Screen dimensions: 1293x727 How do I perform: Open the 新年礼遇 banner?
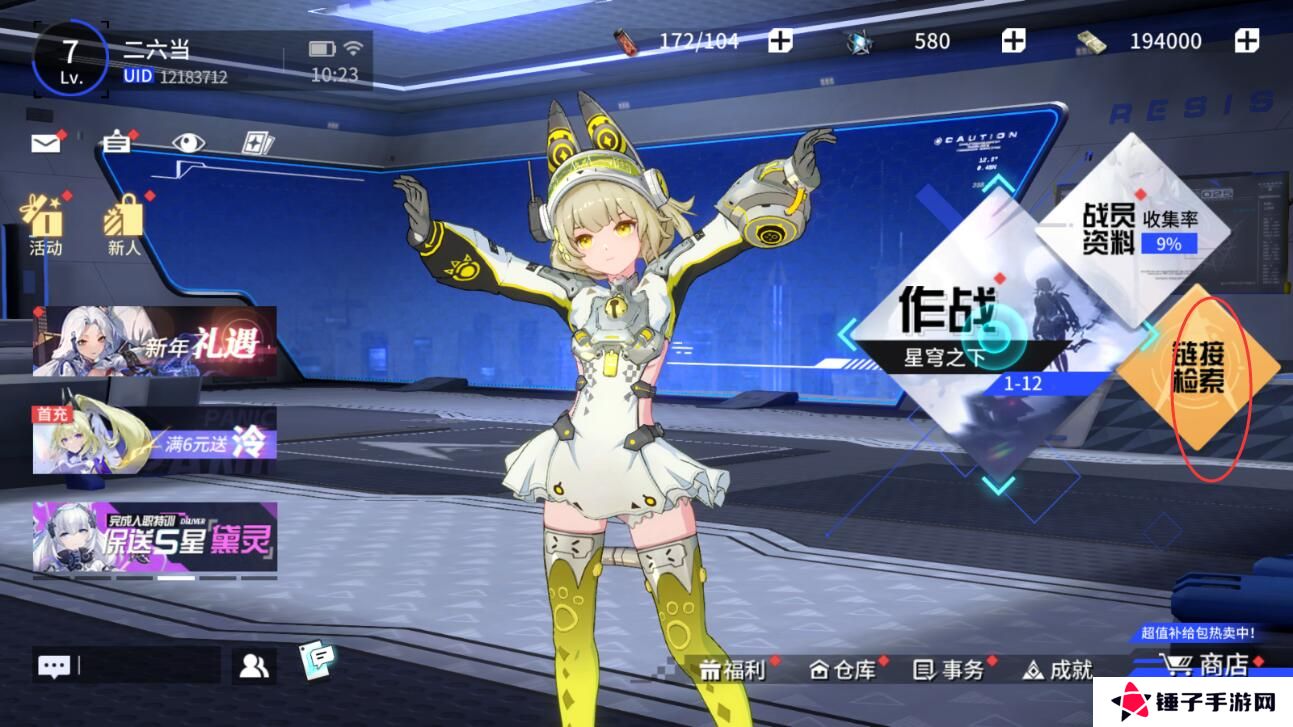[x=155, y=341]
